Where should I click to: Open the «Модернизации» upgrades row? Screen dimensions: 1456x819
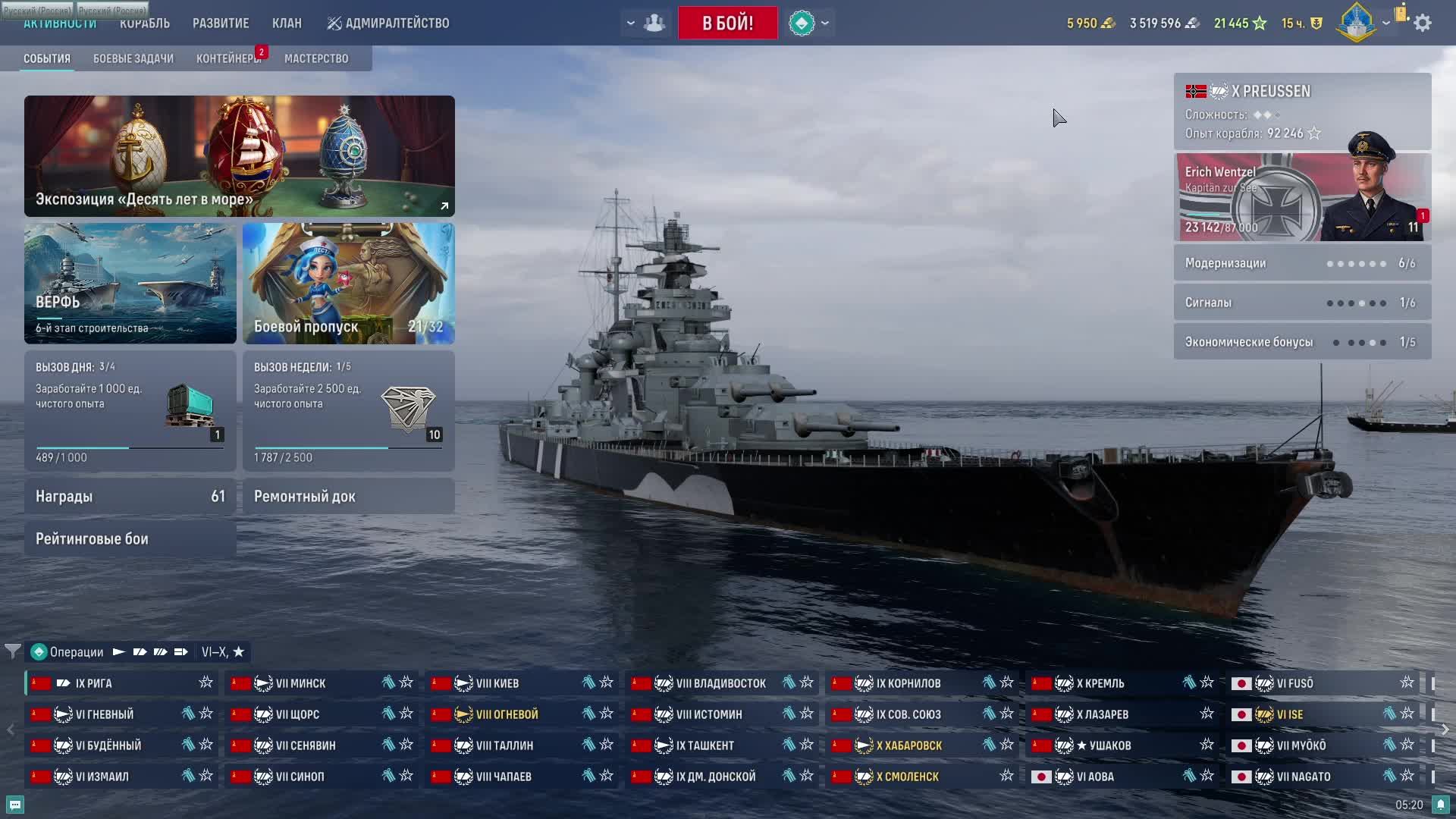(1302, 263)
